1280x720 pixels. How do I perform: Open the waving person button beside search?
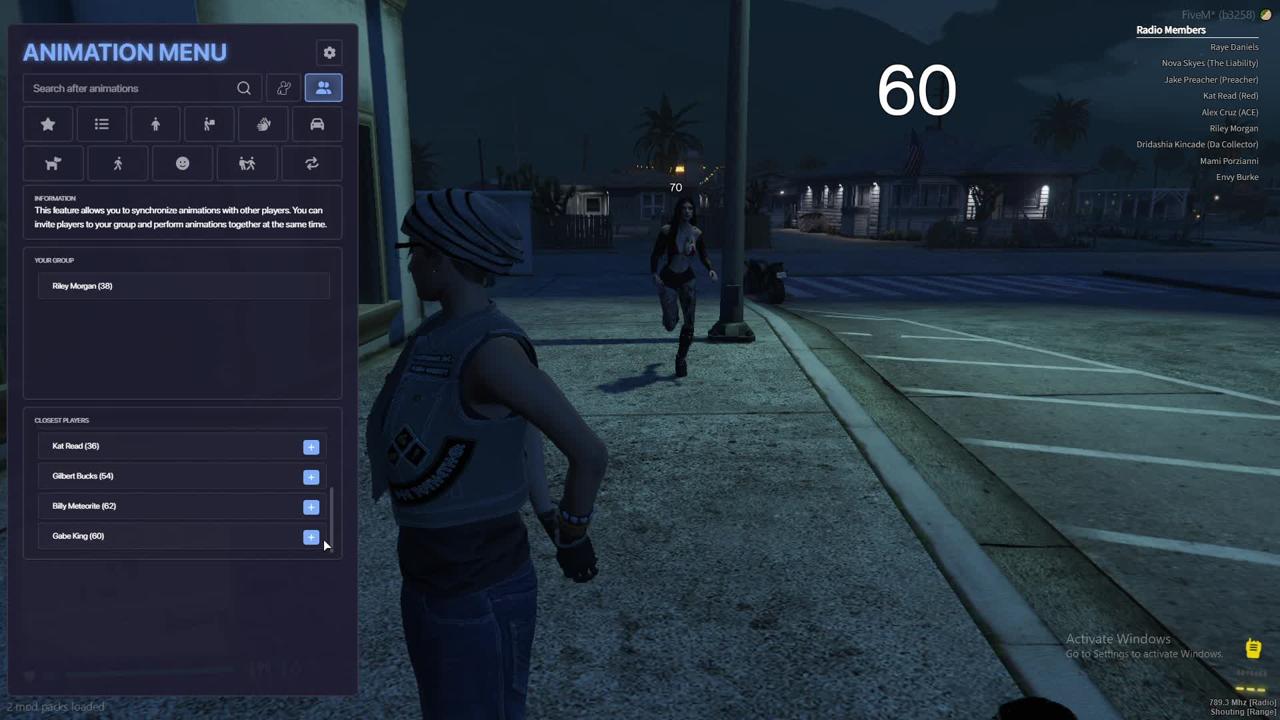284,89
